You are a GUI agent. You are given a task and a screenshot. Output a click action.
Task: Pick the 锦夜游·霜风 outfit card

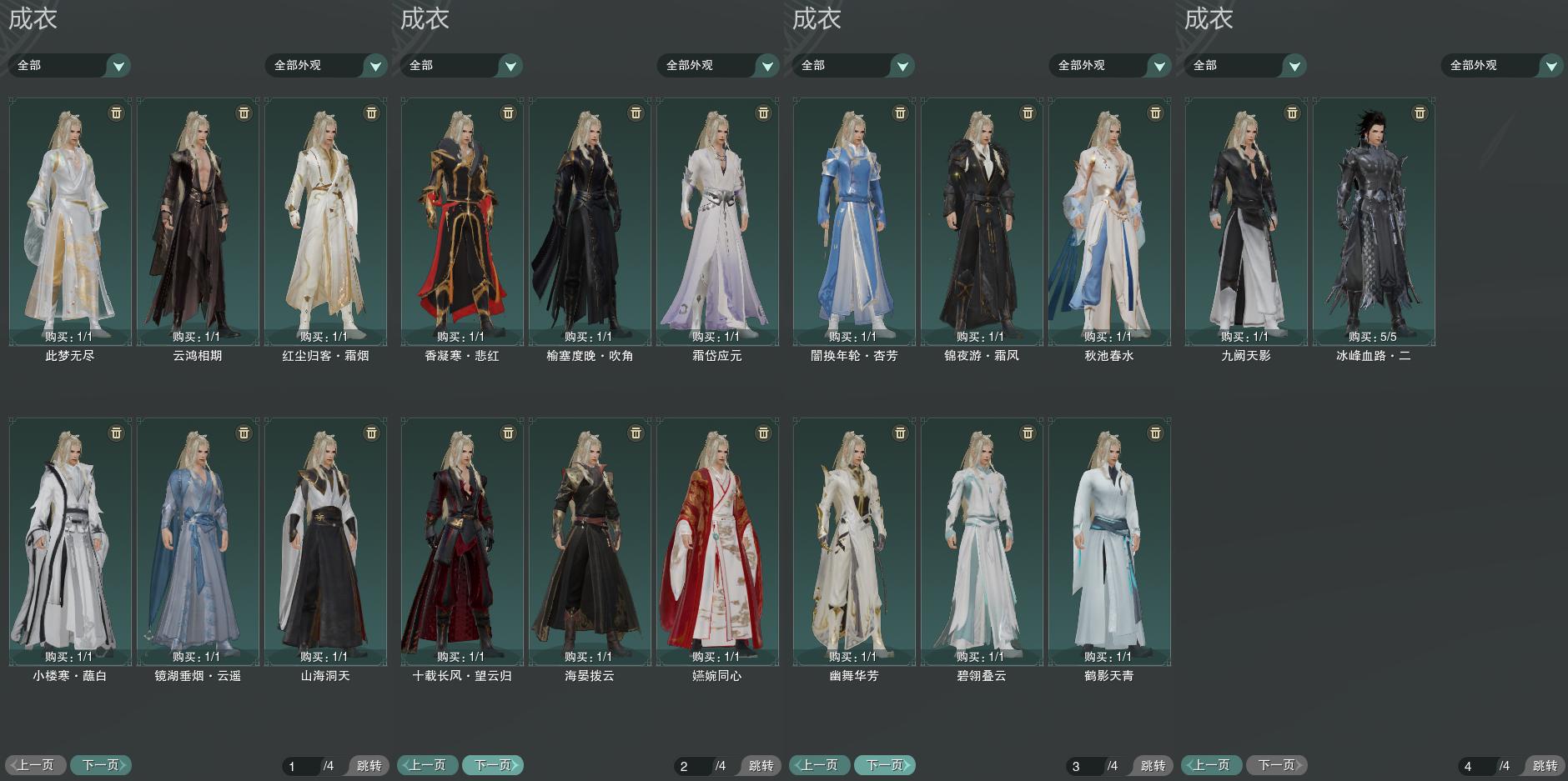tap(982, 221)
